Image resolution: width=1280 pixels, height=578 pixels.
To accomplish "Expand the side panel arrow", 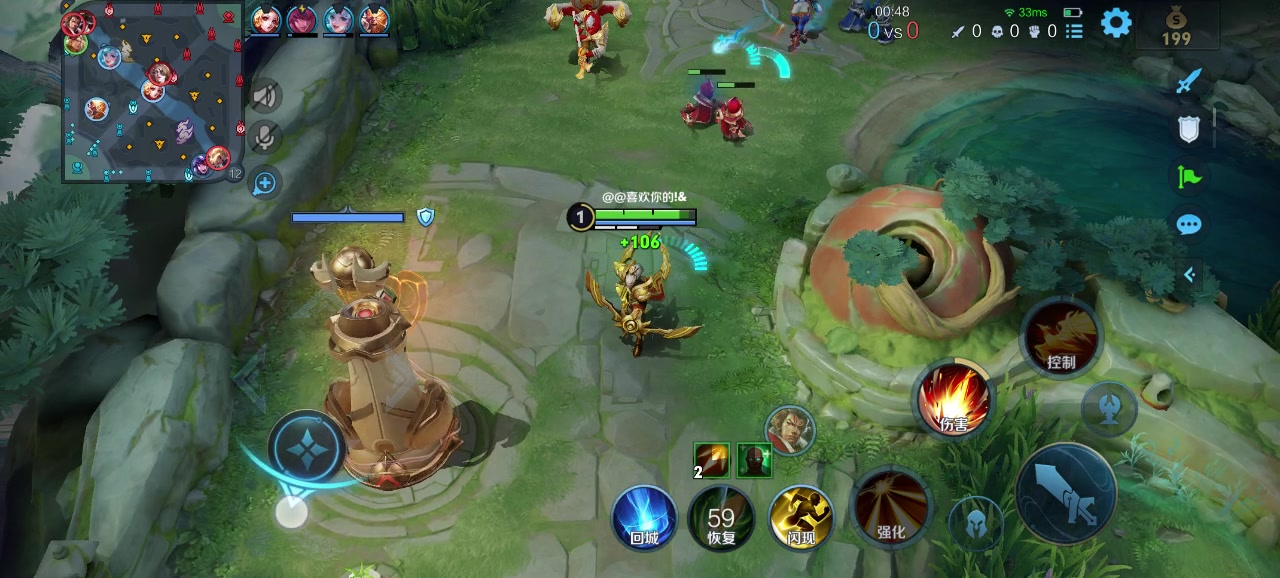I will (x=1189, y=274).
